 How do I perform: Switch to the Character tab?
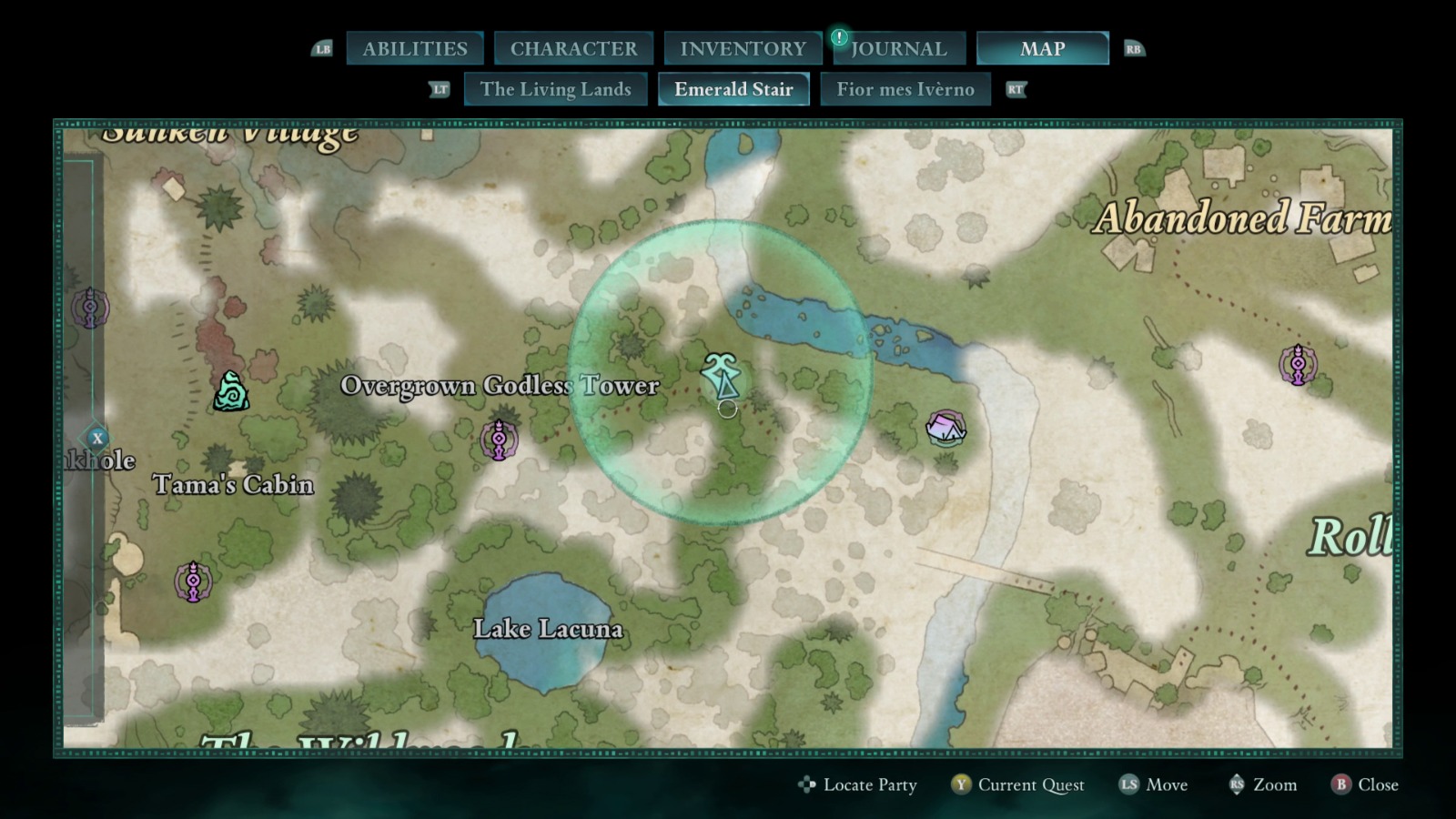click(573, 49)
